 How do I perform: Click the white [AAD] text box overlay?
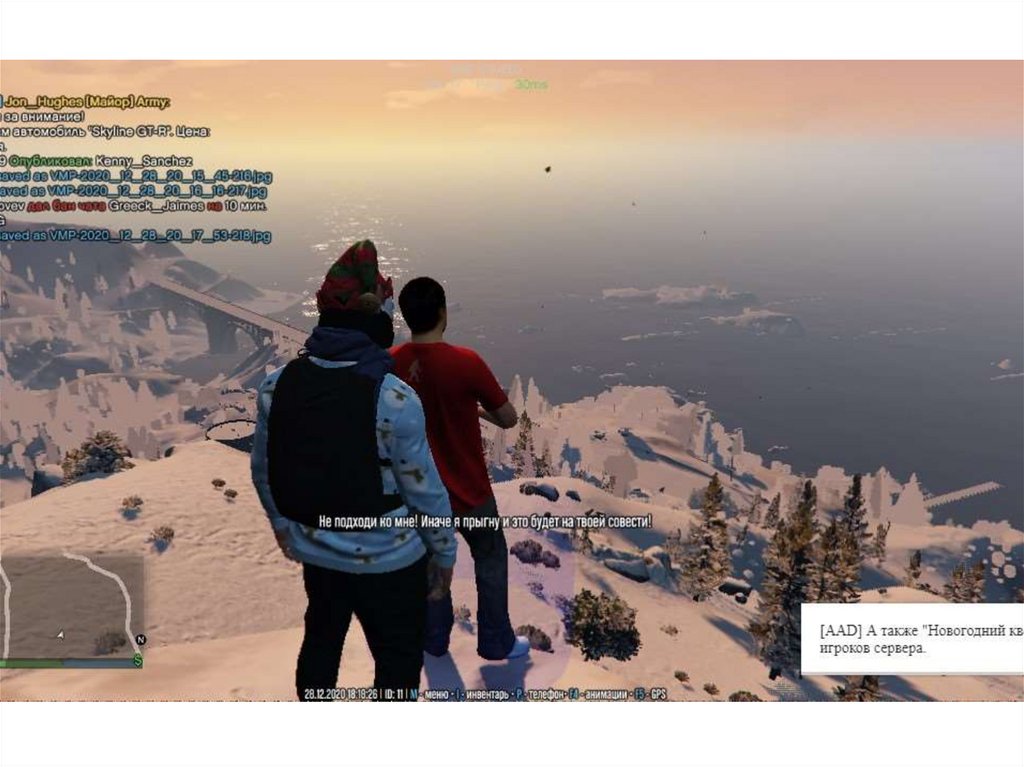[912, 639]
